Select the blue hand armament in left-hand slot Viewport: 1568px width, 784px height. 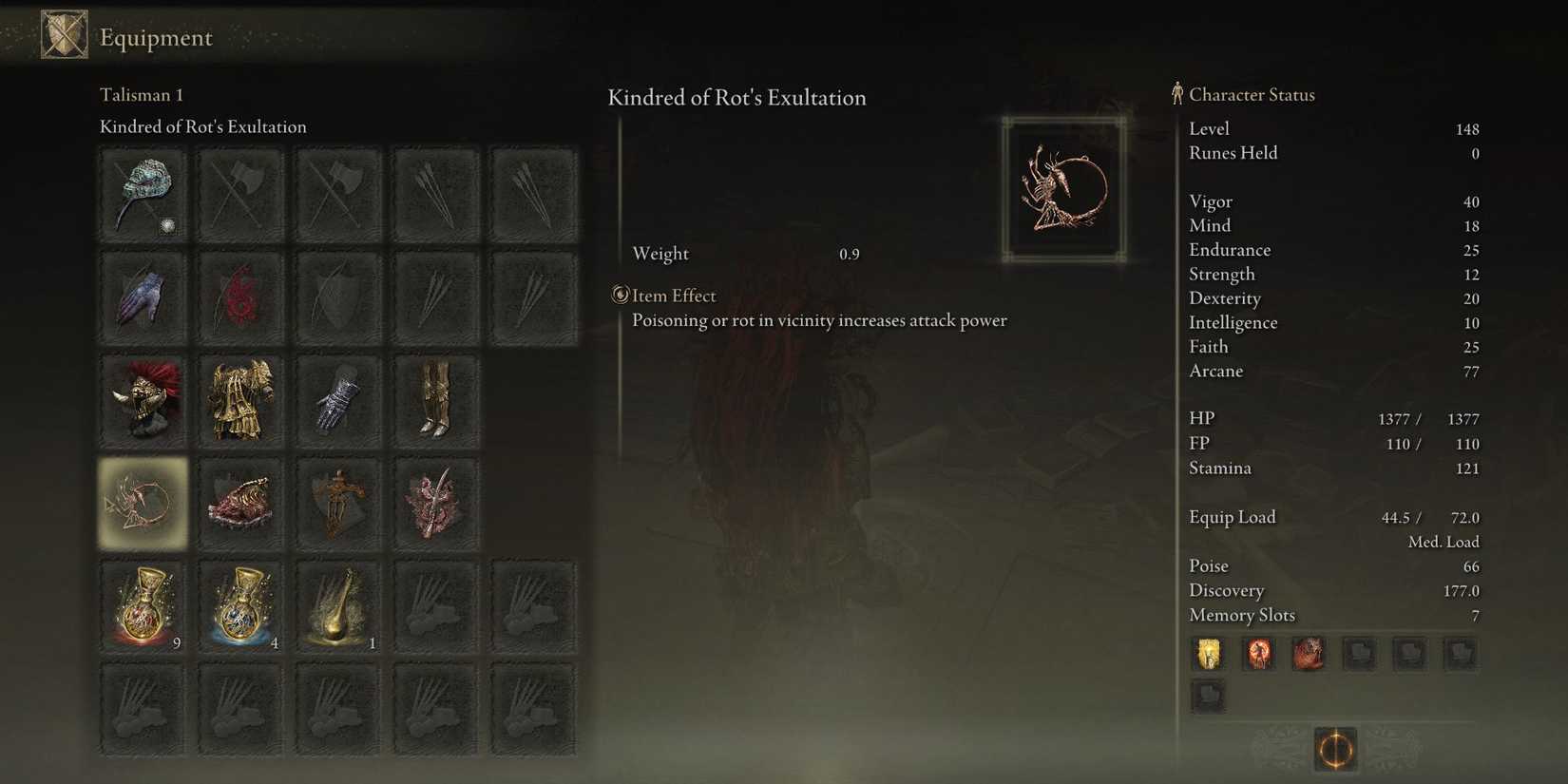[143, 296]
